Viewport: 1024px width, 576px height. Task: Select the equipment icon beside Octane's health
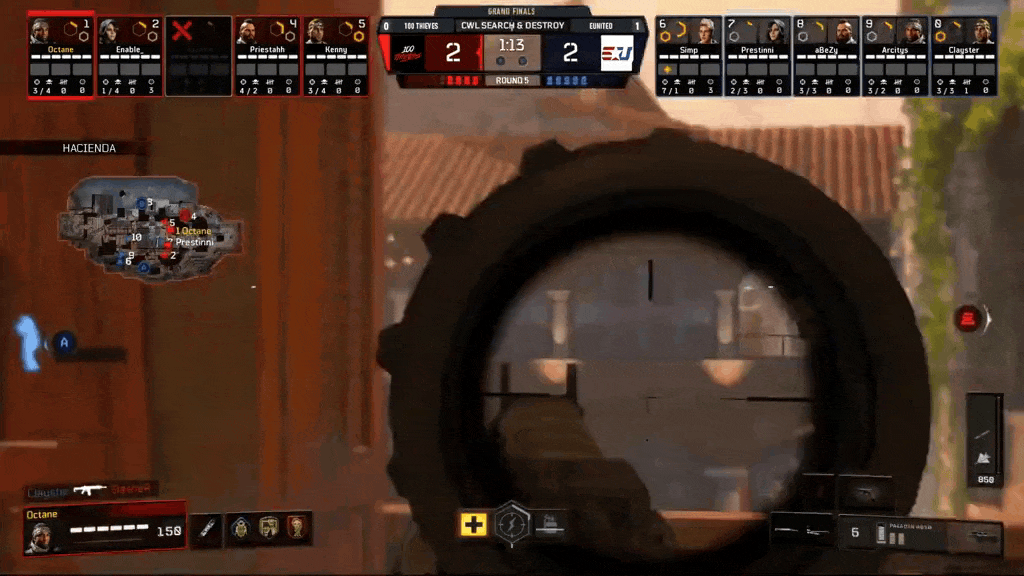[x=205, y=527]
